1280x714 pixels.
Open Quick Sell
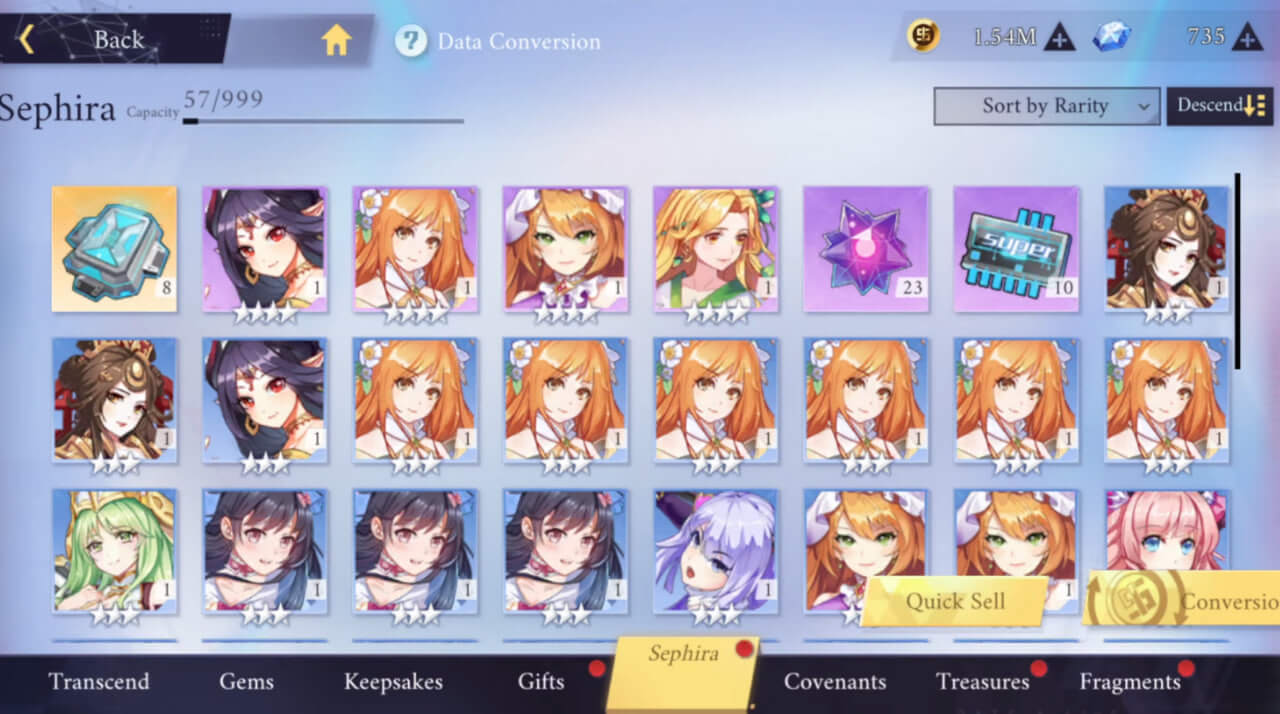click(955, 601)
